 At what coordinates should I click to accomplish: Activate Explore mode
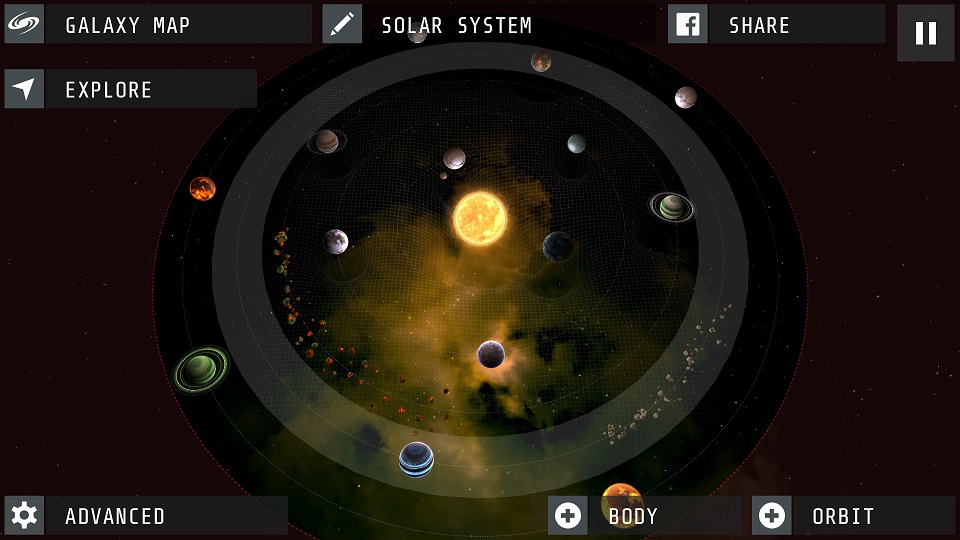point(130,89)
